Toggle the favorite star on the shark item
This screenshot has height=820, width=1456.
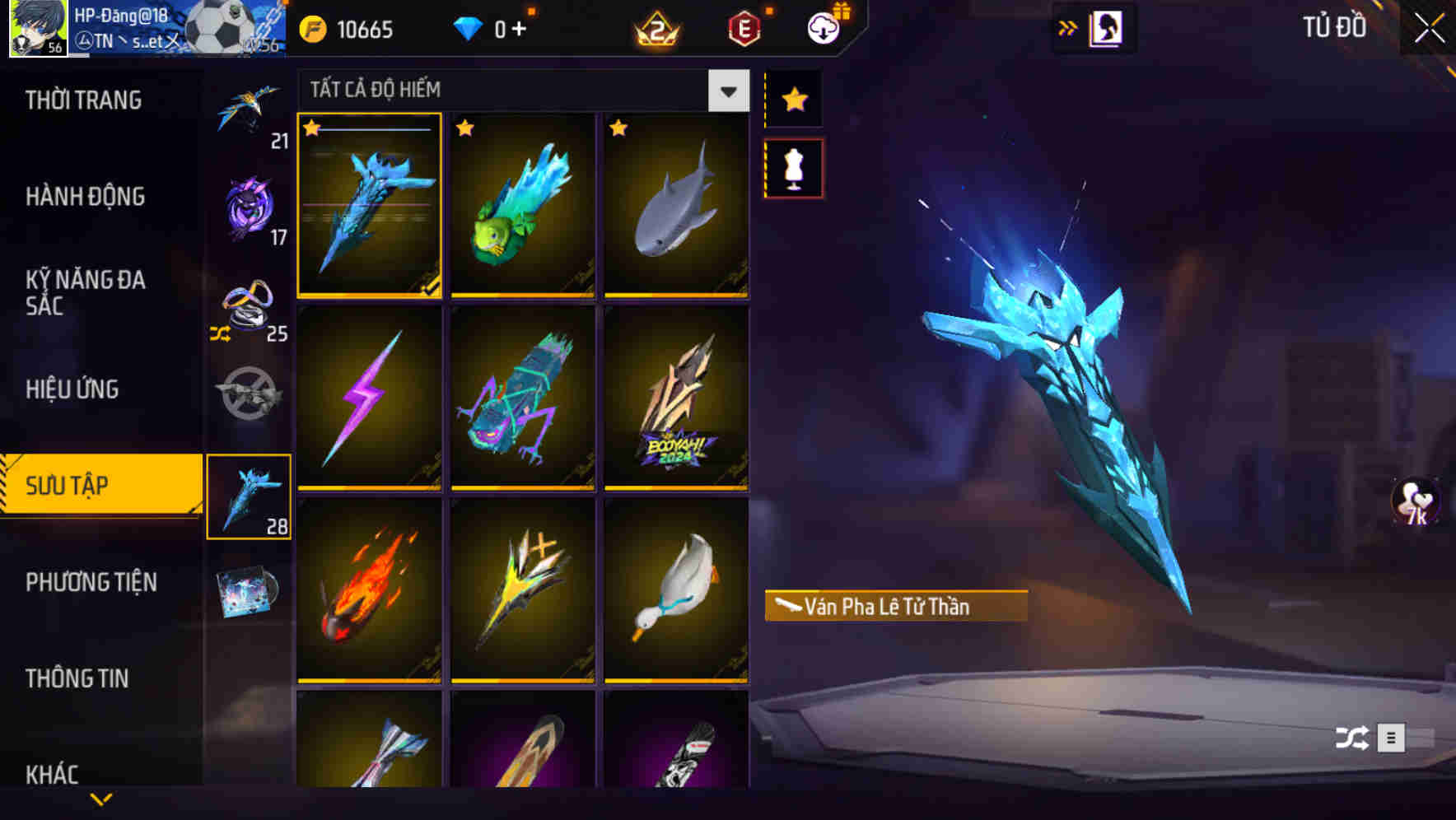tap(617, 128)
